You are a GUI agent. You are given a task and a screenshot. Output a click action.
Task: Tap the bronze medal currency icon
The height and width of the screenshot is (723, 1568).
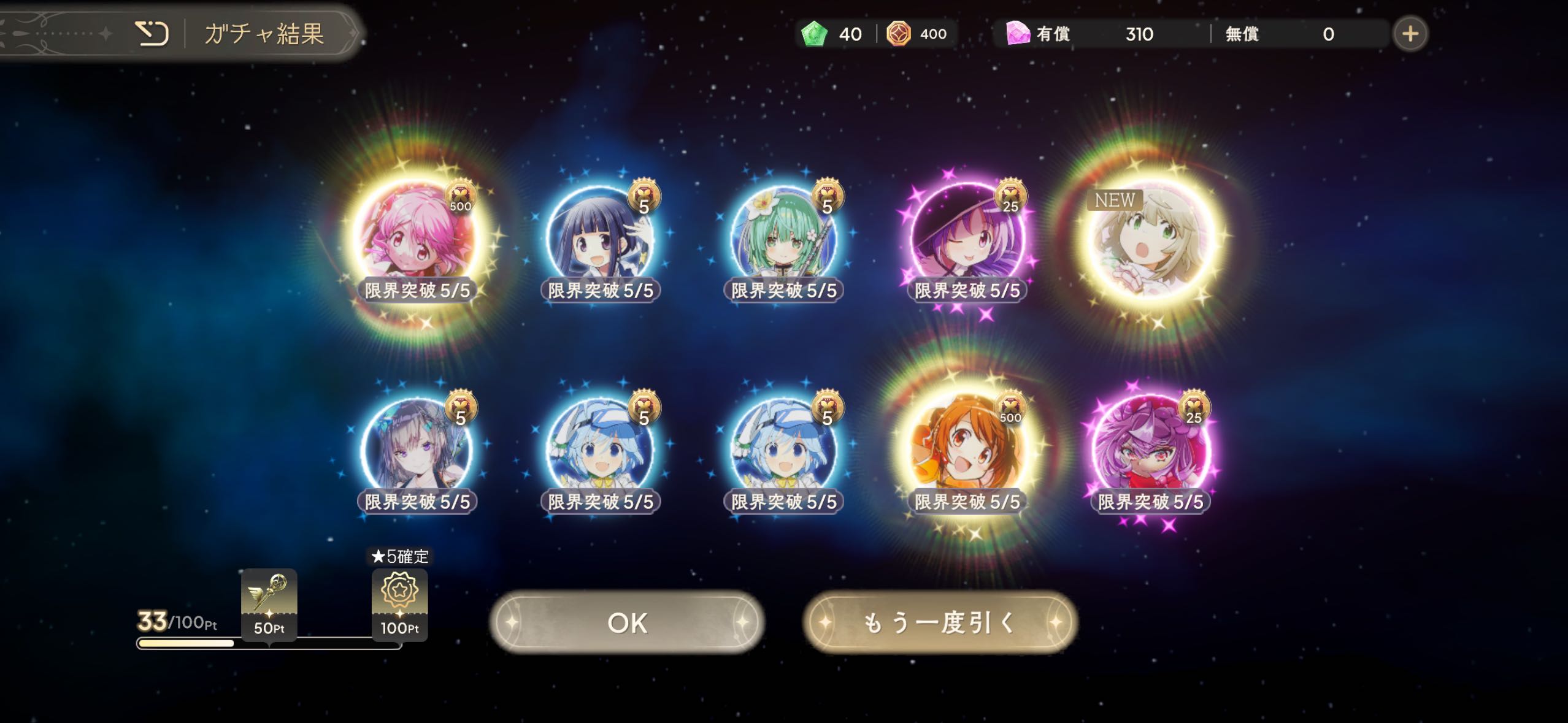[x=899, y=34]
